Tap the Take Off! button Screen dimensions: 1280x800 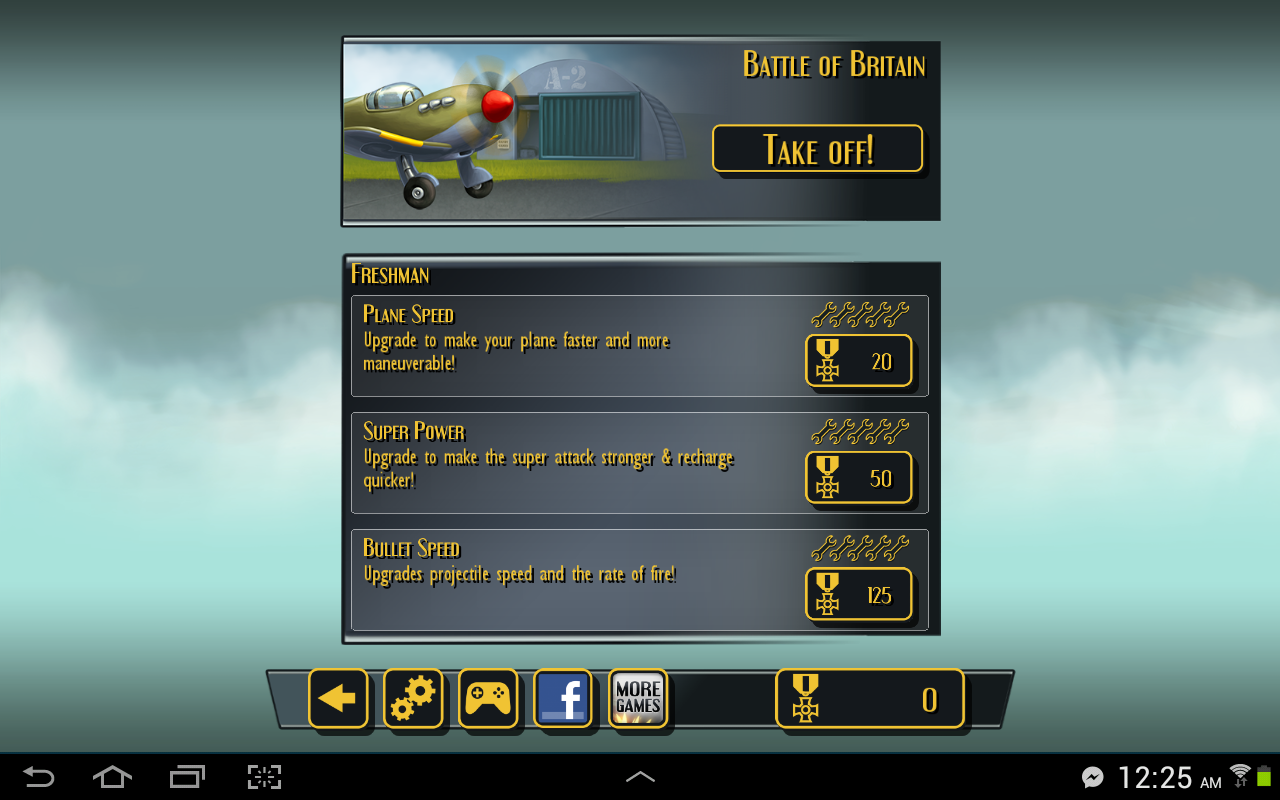817,149
